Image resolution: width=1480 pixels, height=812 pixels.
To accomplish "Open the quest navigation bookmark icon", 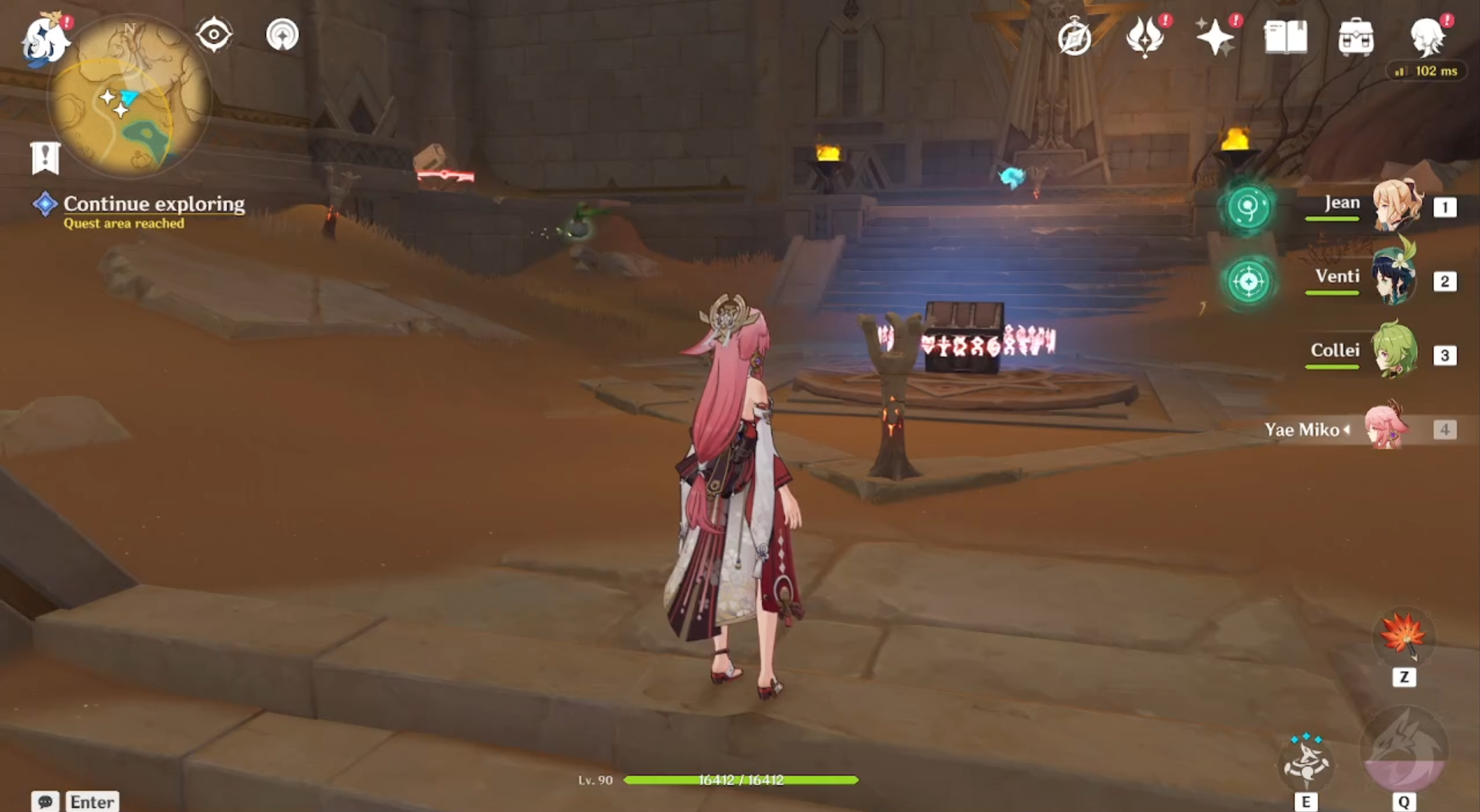I will [46, 158].
